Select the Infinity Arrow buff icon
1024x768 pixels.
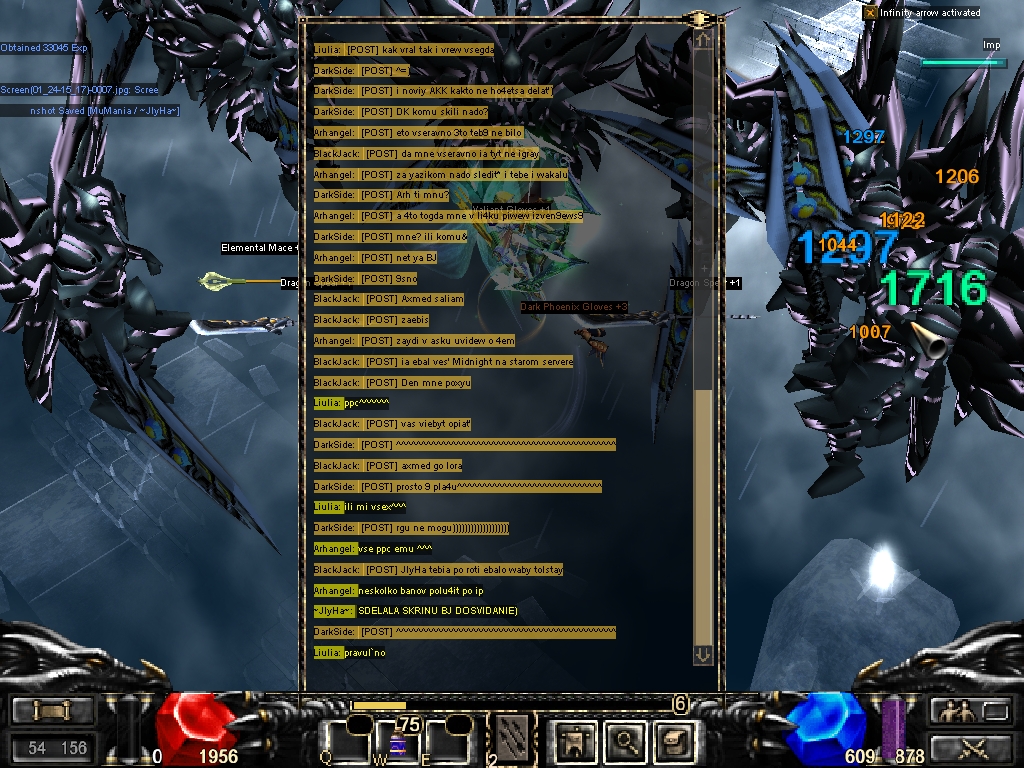pyautogui.click(x=870, y=13)
